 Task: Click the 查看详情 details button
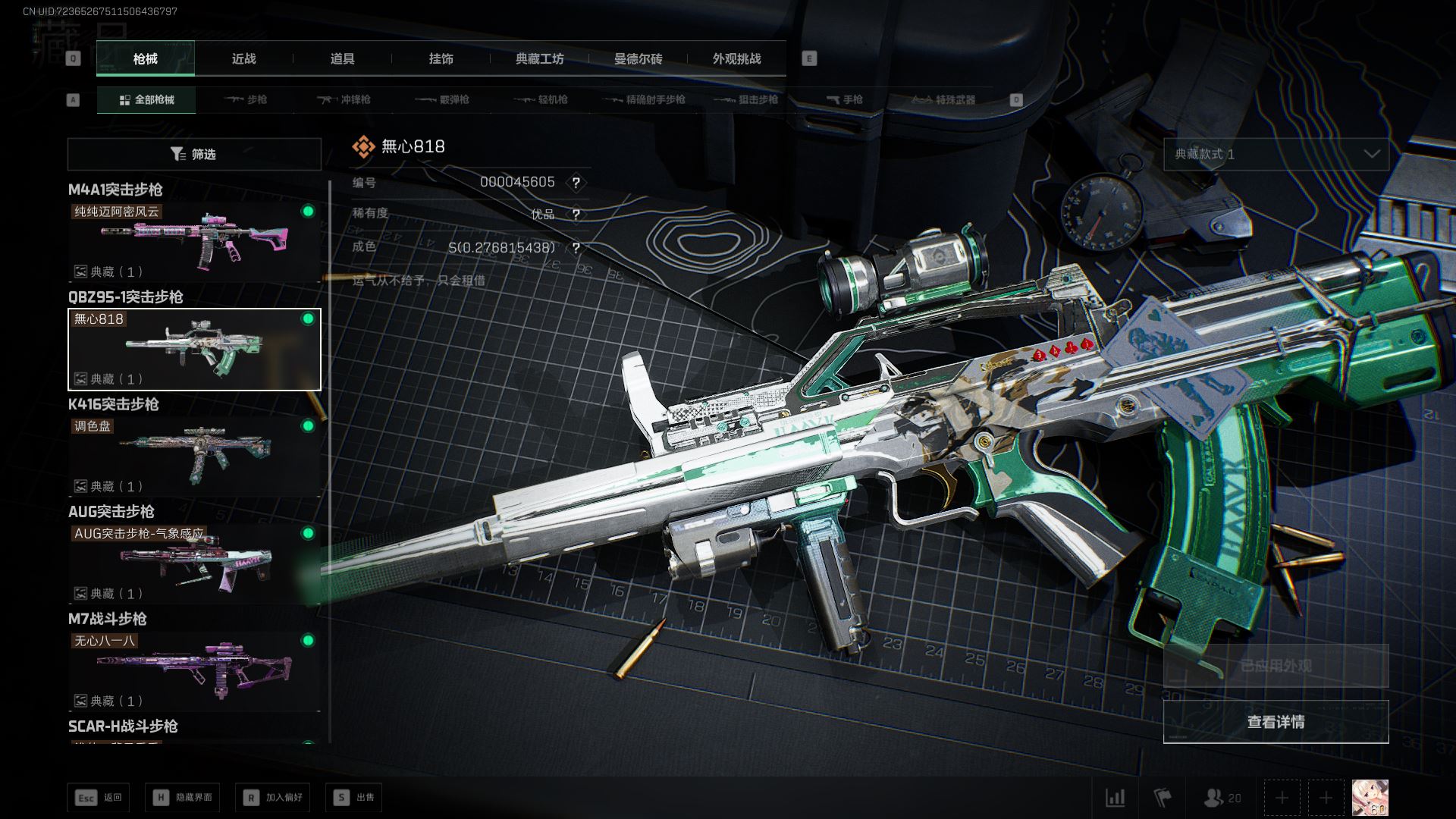[x=1276, y=722]
